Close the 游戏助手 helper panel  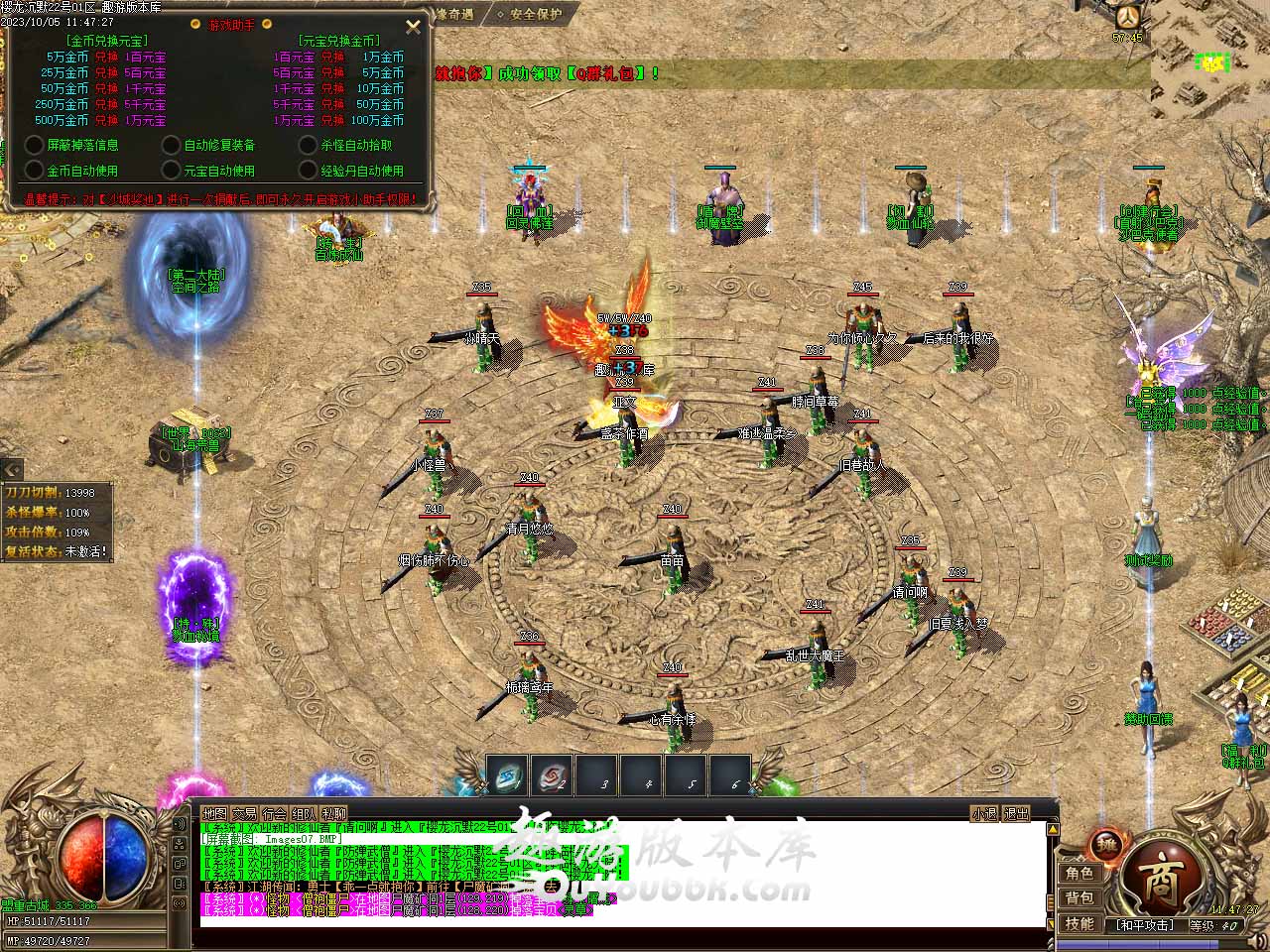[x=413, y=27]
